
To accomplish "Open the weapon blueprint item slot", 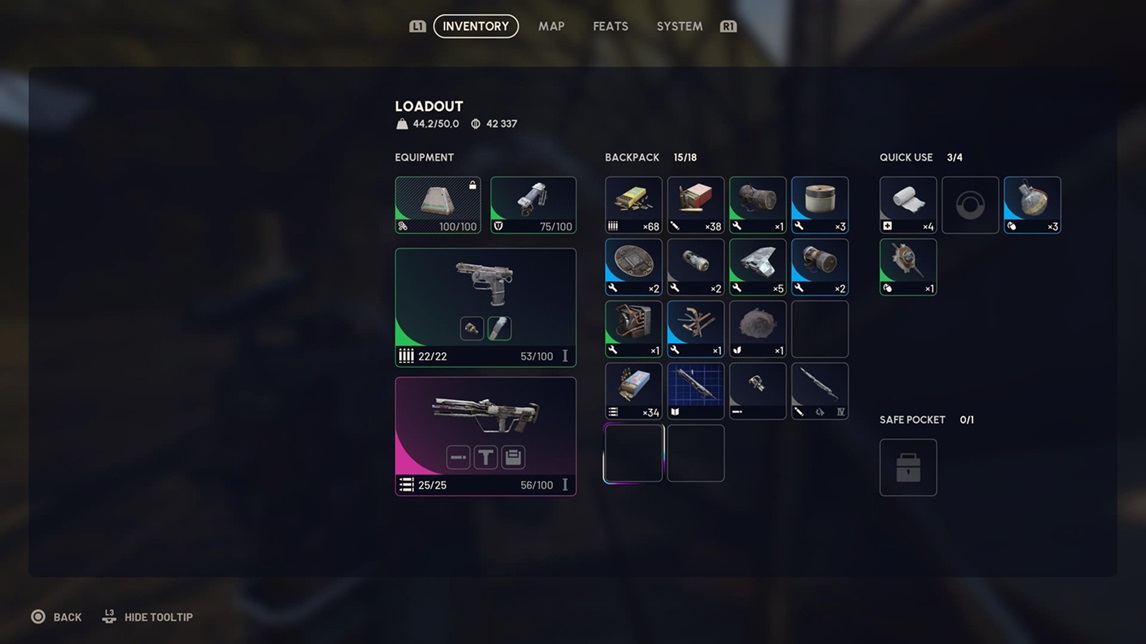I will (695, 391).
